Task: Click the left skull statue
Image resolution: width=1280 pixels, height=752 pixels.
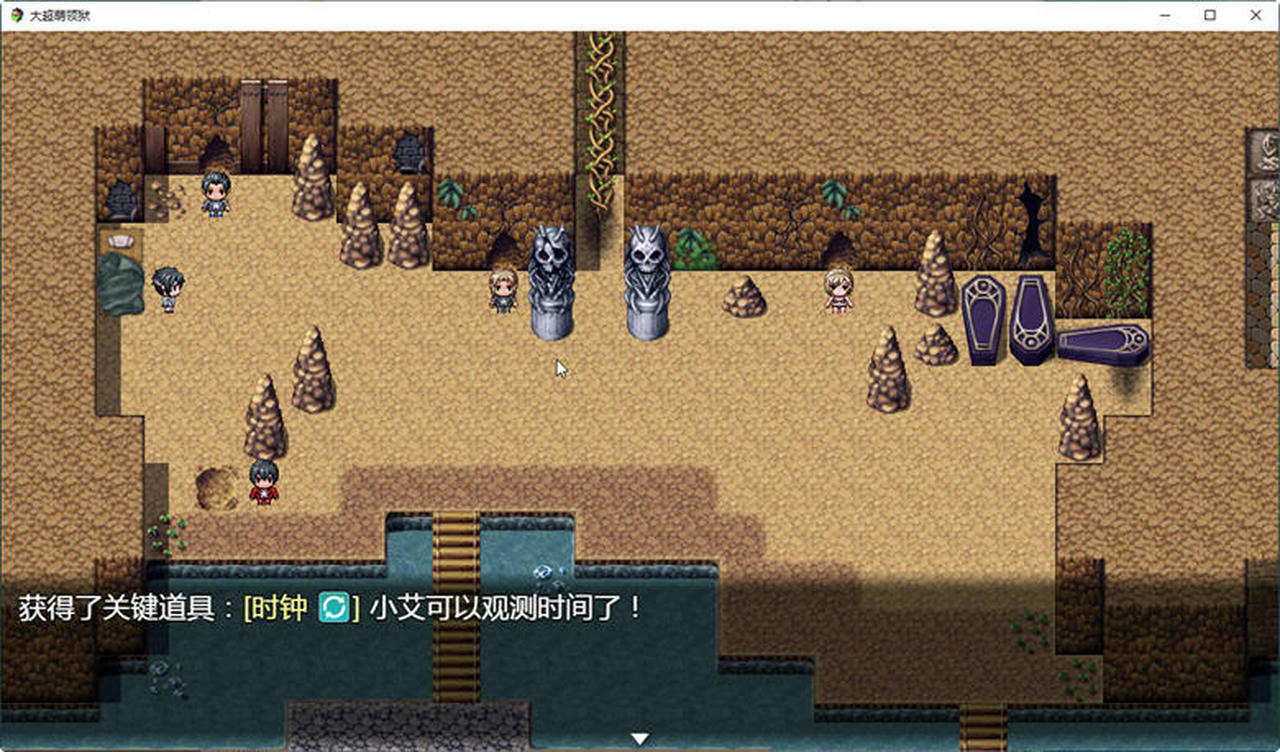Action: 550,280
